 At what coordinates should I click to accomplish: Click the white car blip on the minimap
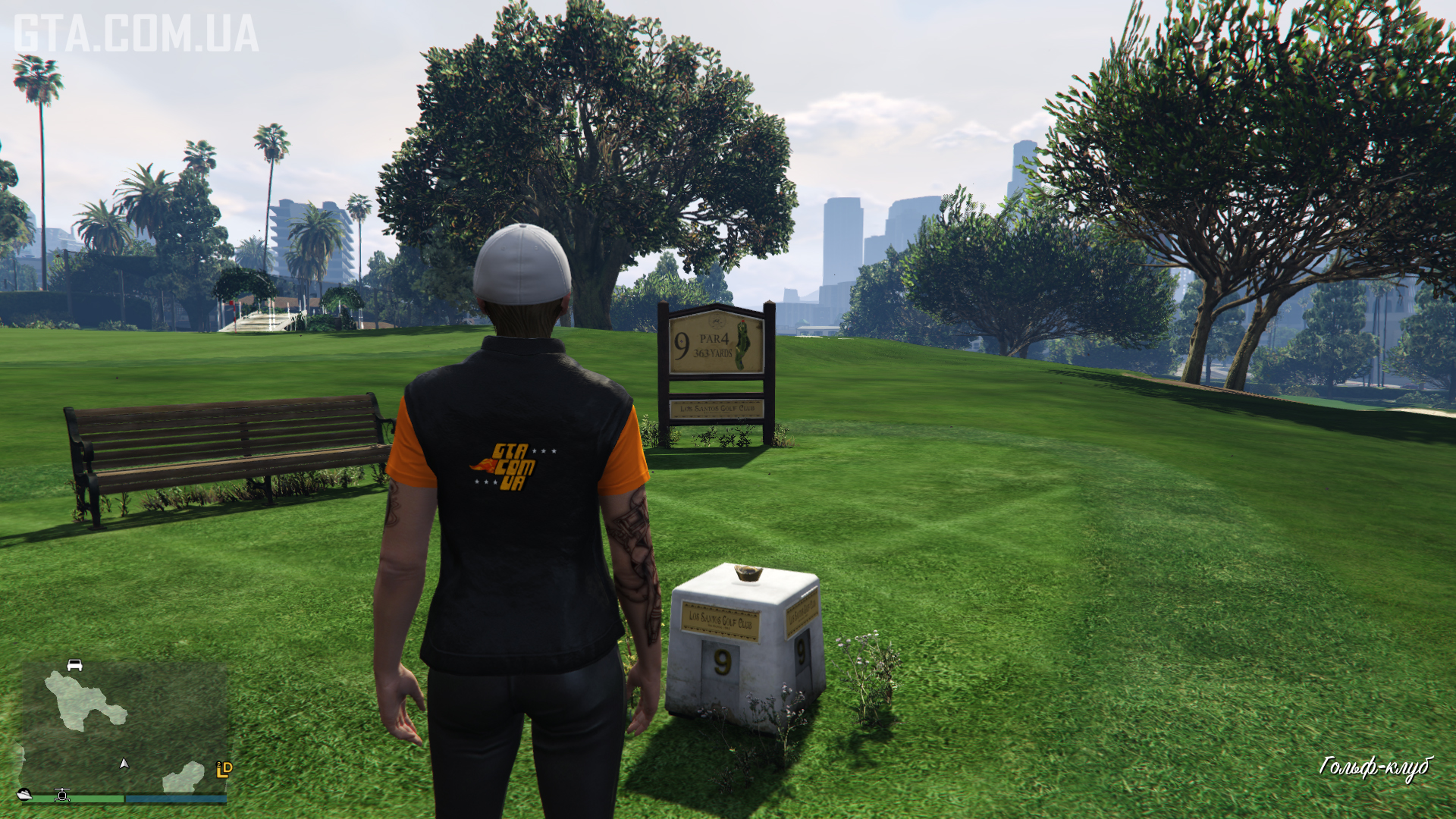(x=74, y=665)
